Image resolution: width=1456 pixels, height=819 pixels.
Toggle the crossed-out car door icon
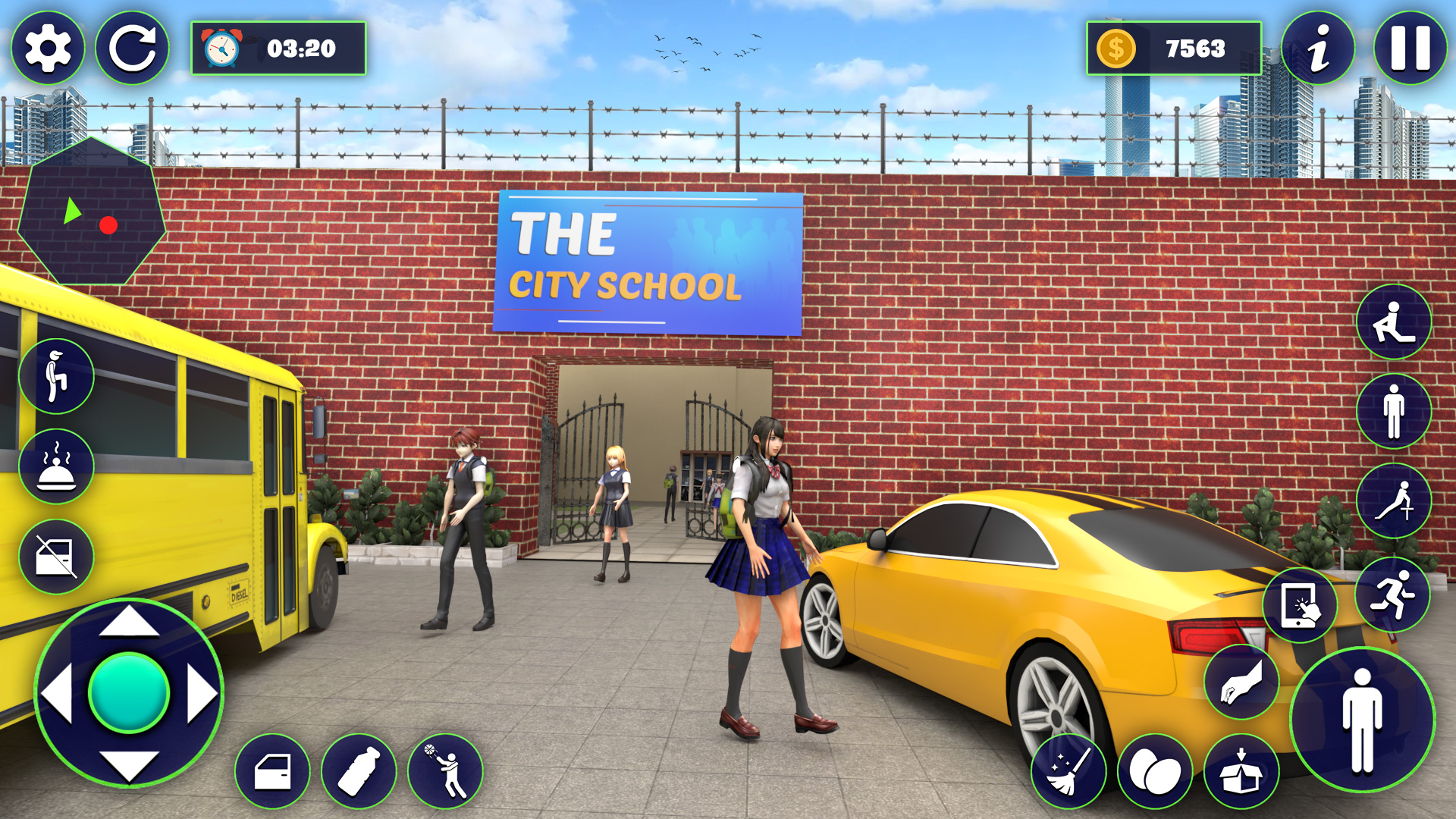(57, 557)
